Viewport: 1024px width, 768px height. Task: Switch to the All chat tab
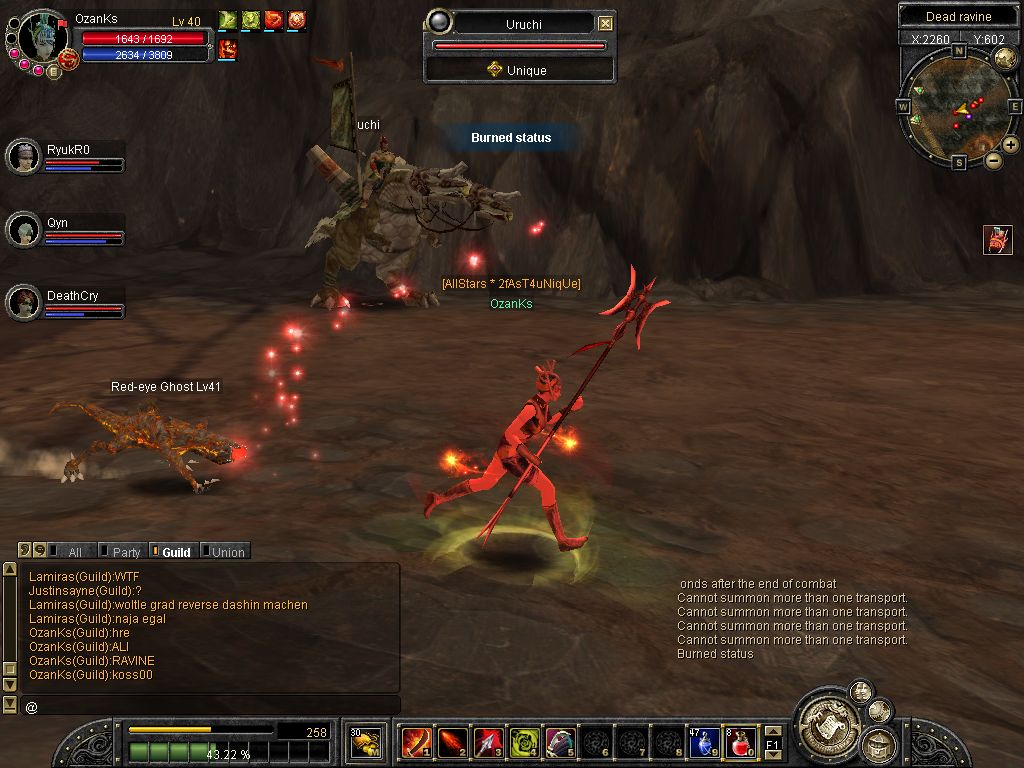[x=72, y=552]
